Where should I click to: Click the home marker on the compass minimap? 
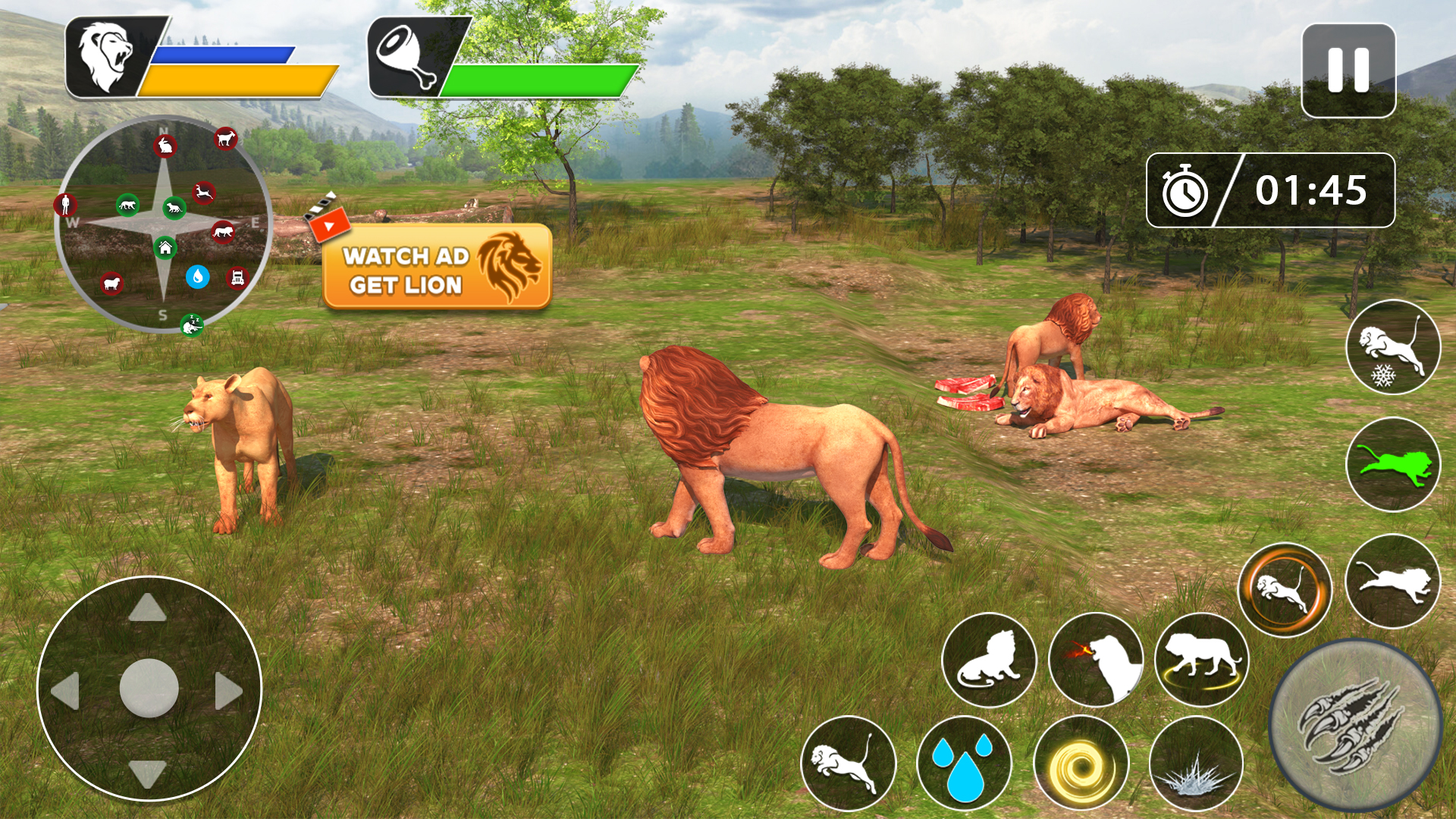click(165, 247)
